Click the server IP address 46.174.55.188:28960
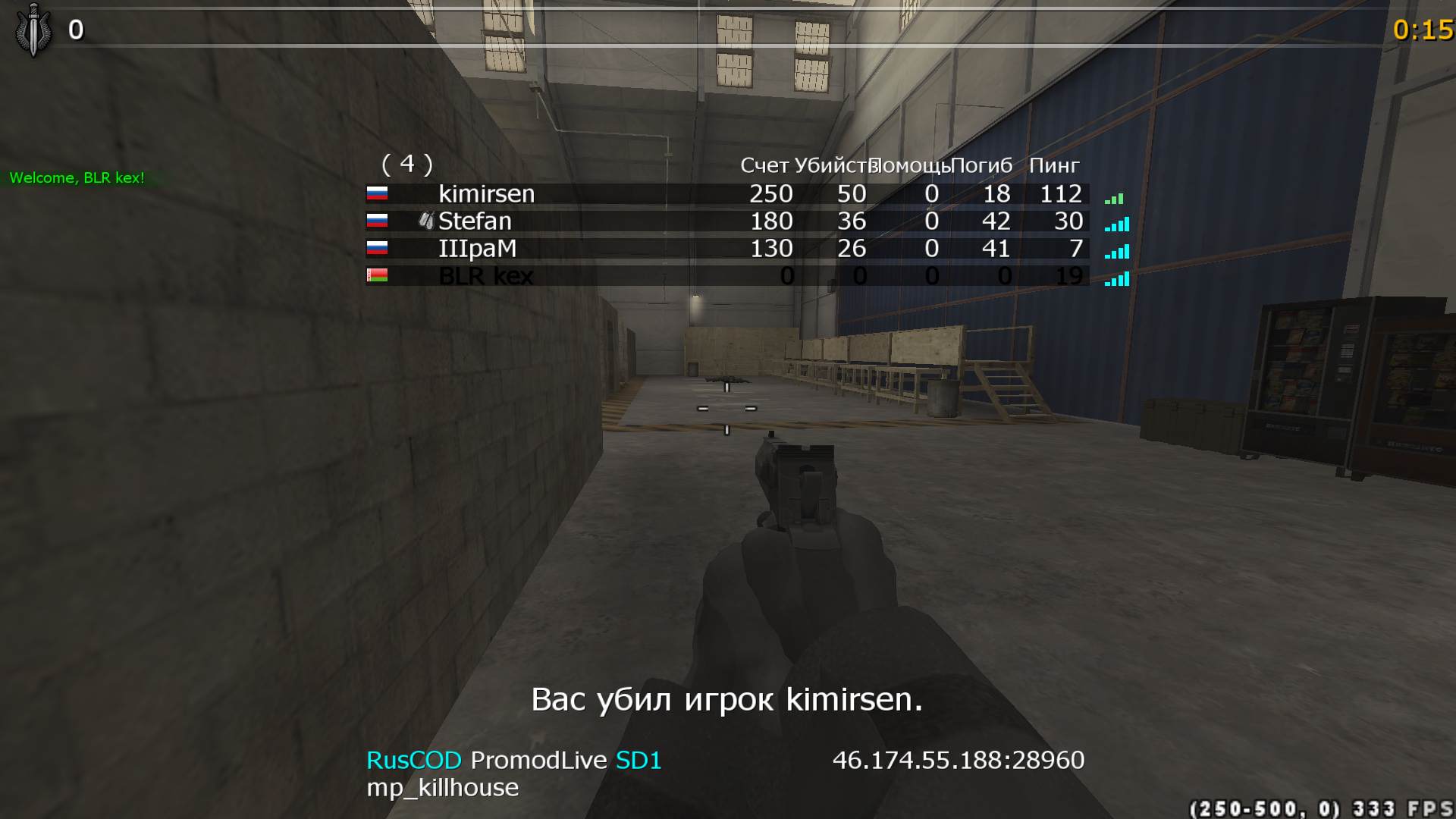Image resolution: width=1456 pixels, height=819 pixels. pyautogui.click(x=958, y=759)
